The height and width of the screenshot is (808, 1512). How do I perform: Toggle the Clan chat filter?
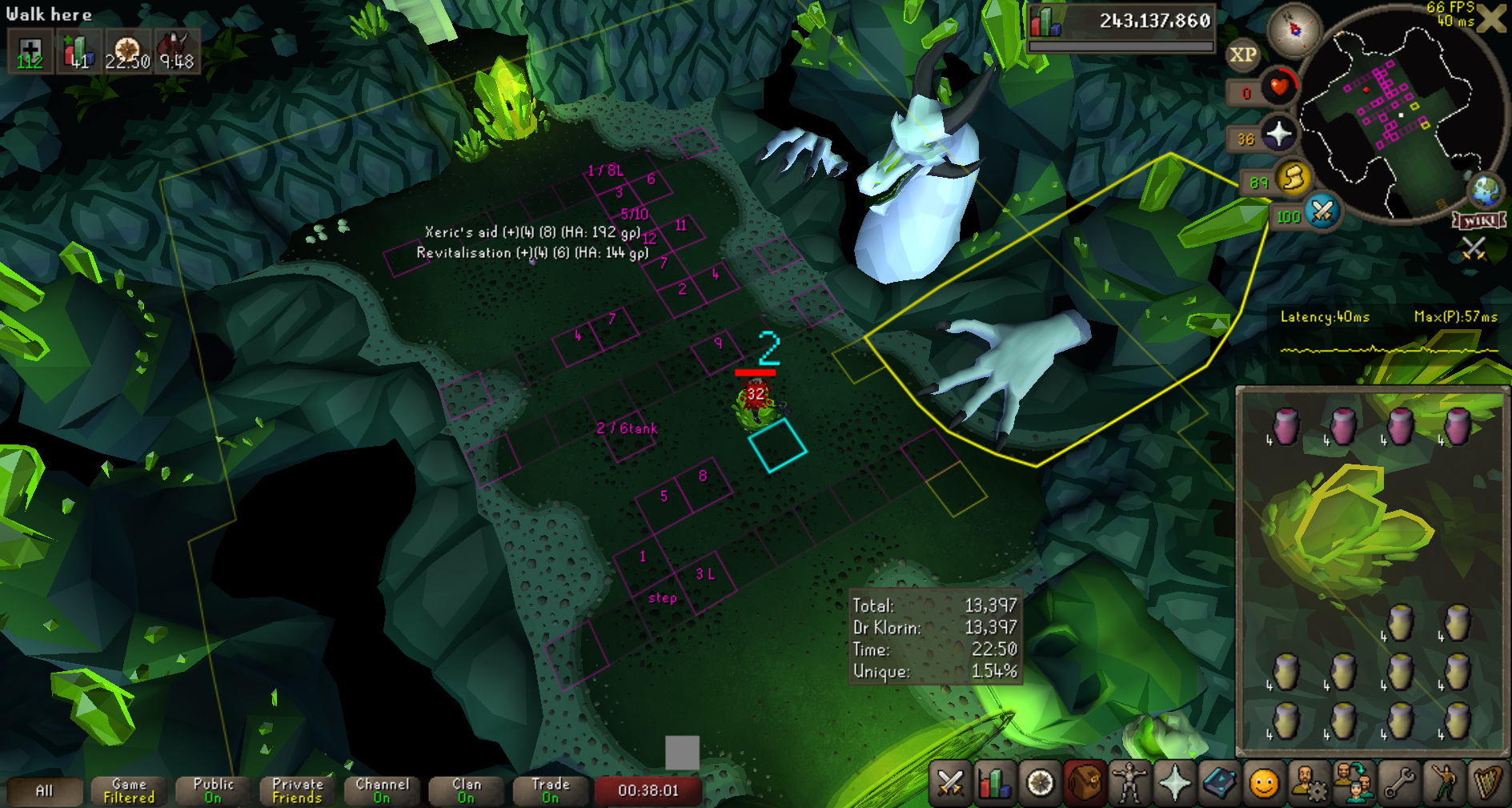click(467, 791)
